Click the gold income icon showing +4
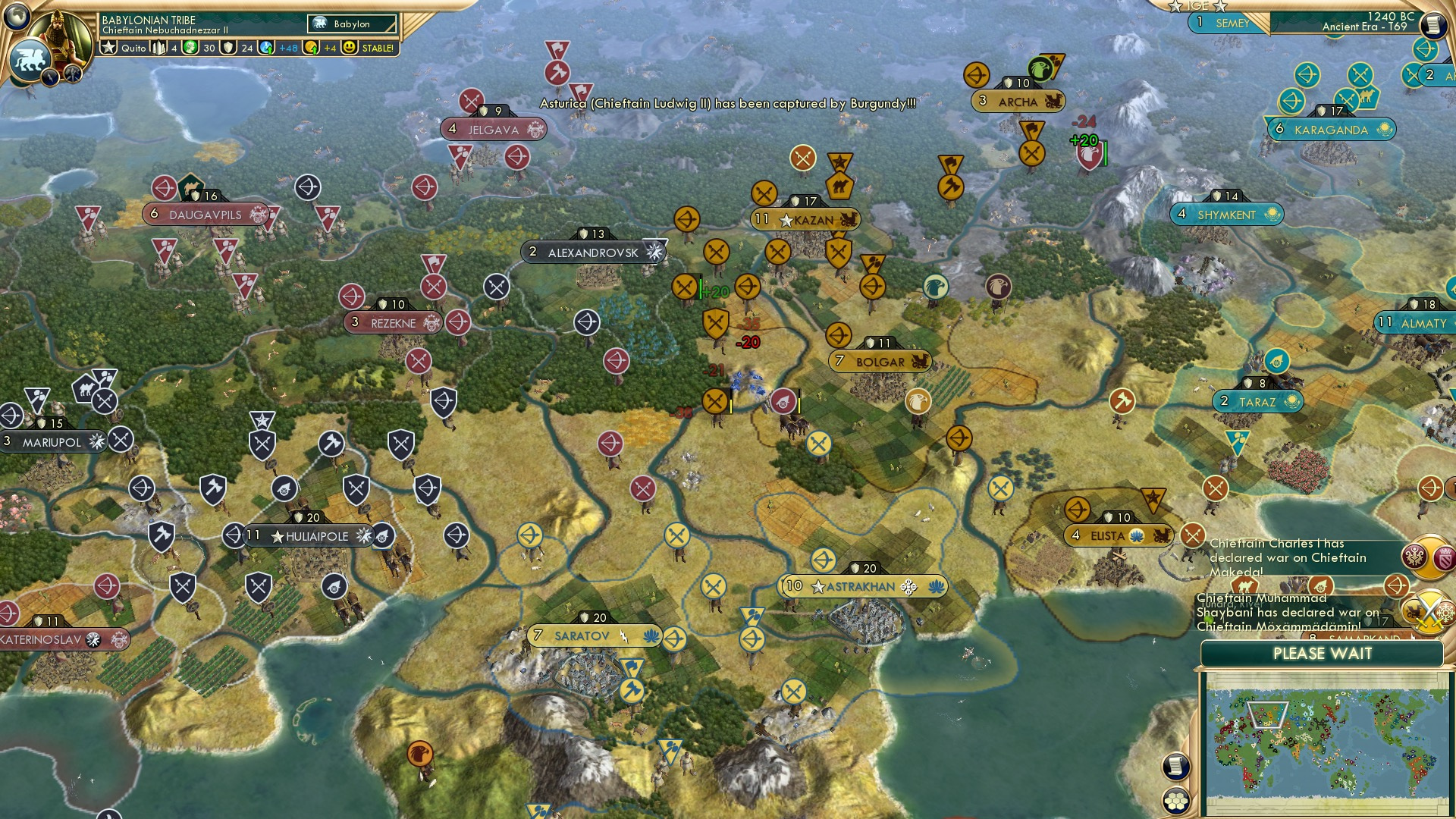 pyautogui.click(x=309, y=47)
